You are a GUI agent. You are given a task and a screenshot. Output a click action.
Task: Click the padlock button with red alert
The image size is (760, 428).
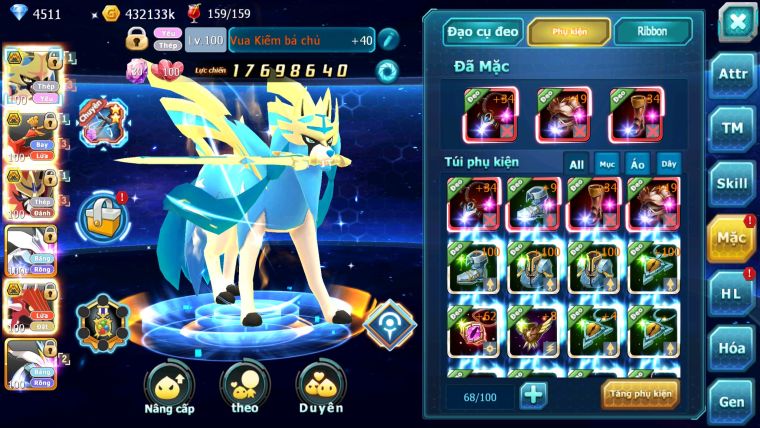coord(102,213)
